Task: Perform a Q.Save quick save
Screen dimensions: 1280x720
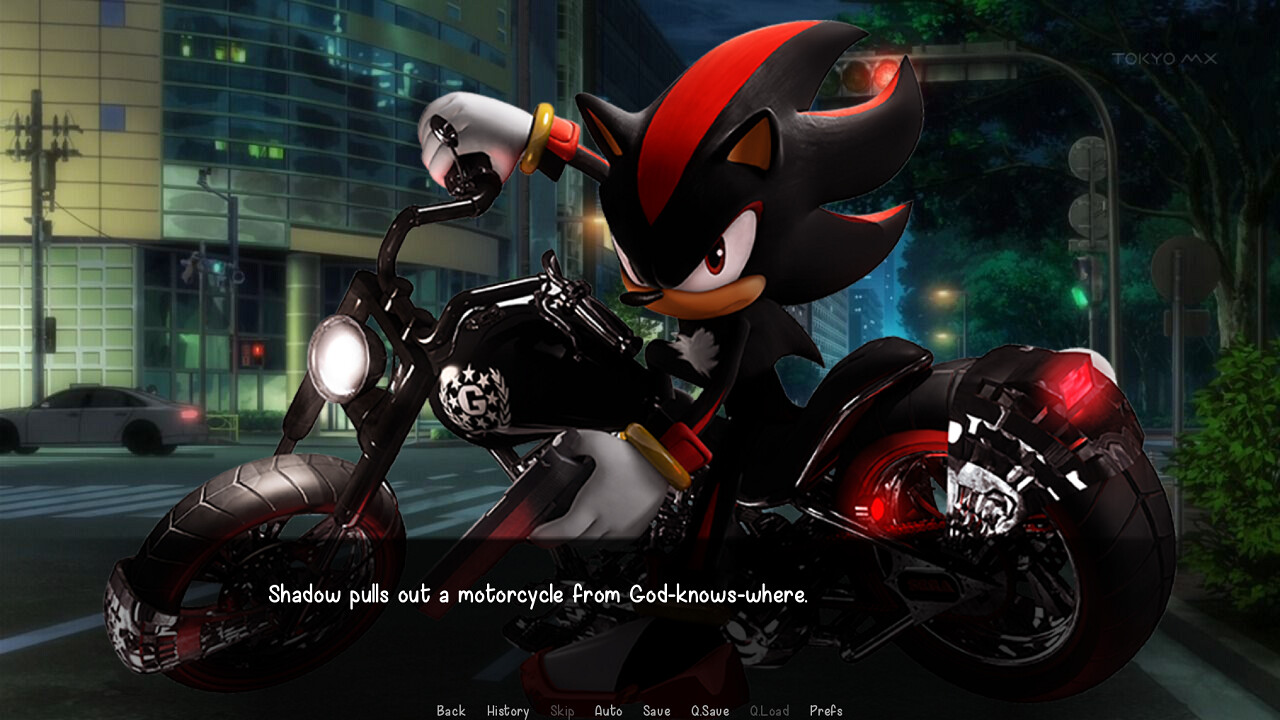Action: (708, 710)
